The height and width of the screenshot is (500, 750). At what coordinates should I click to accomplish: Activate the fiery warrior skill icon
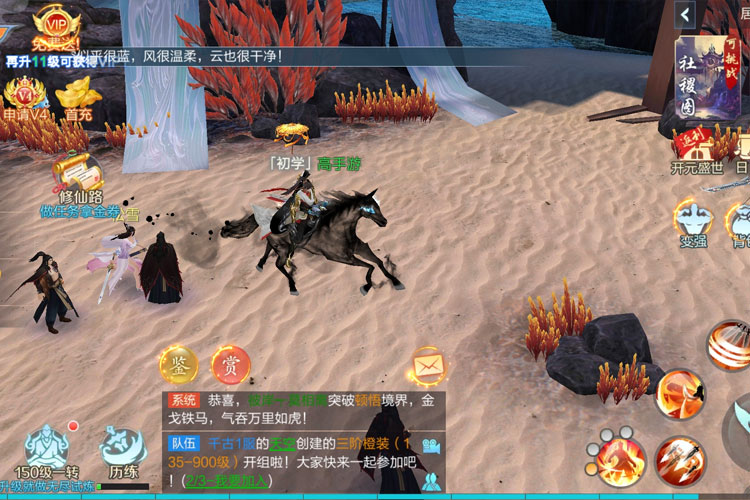619,459
